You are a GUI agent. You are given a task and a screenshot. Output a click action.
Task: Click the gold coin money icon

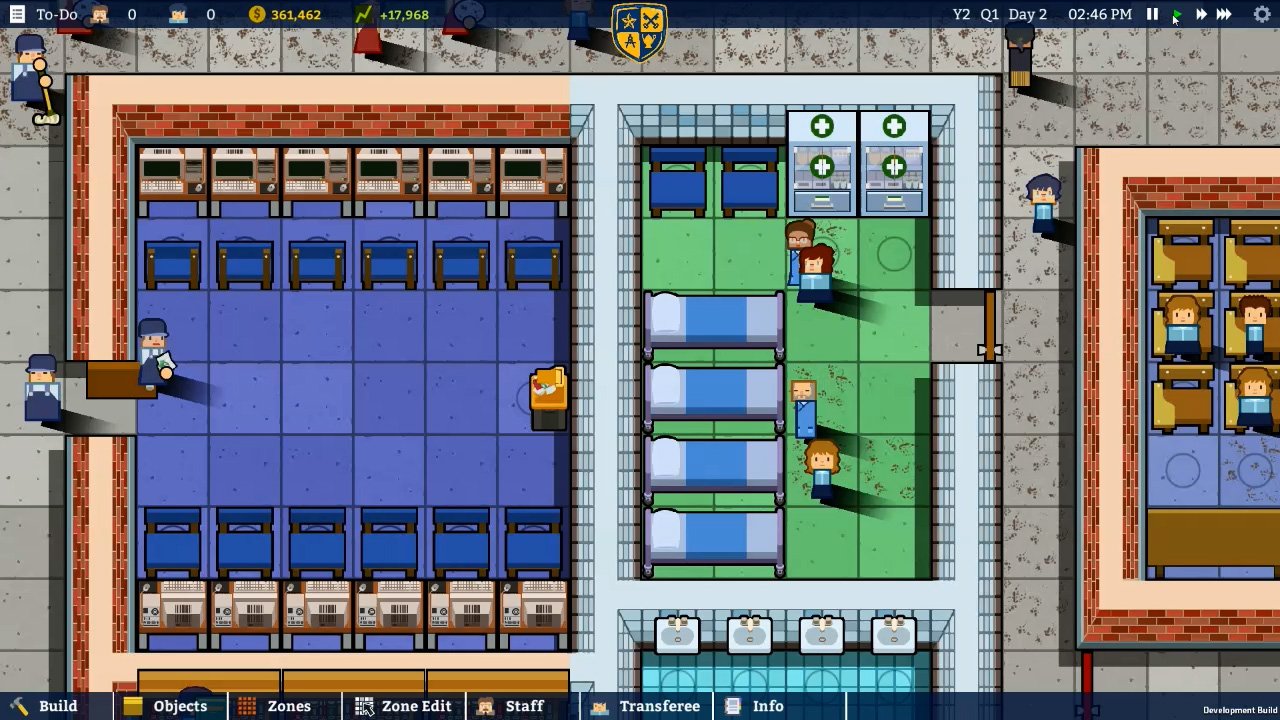258,14
